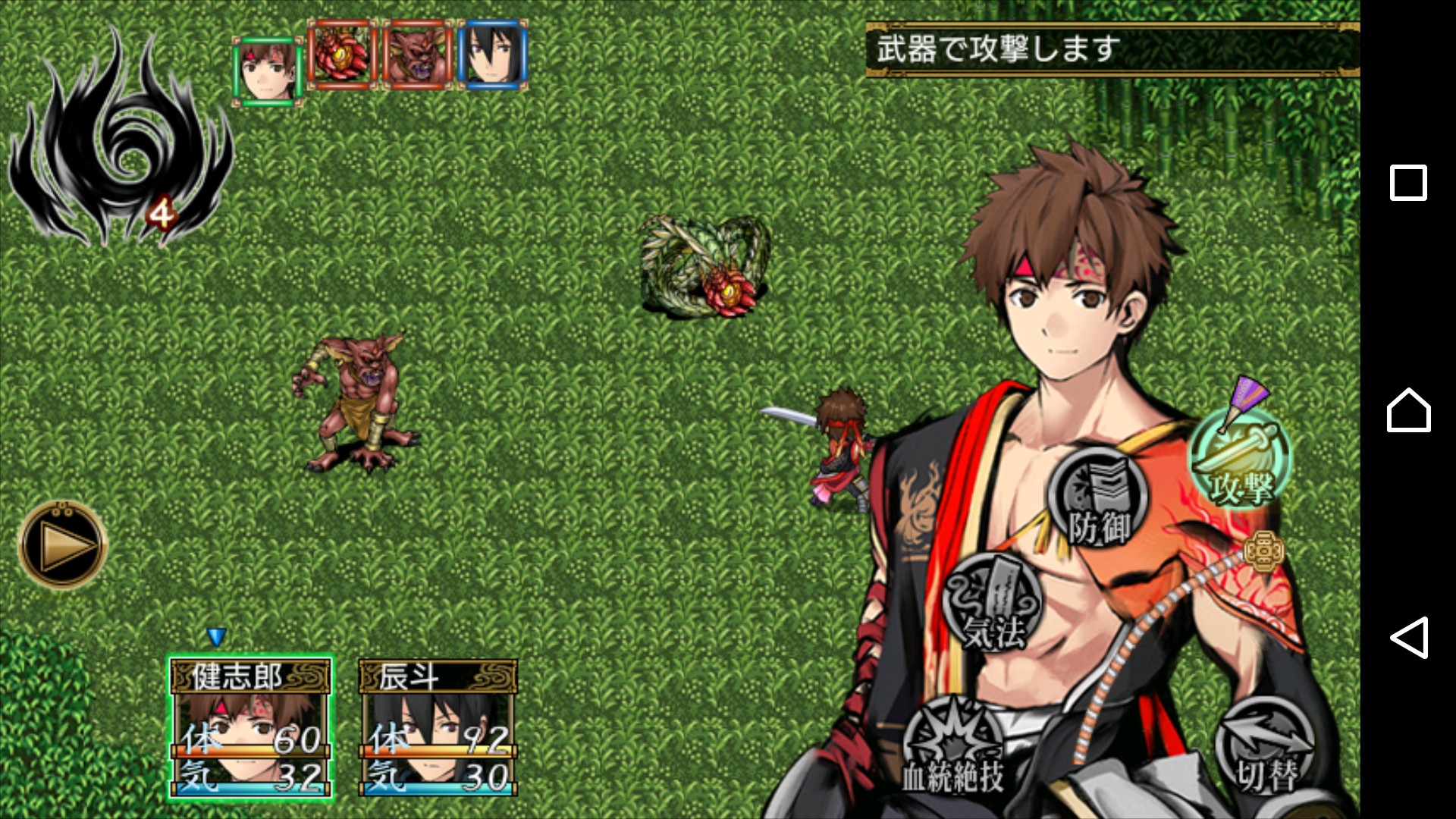1456x819 pixels.
Task: Select 健志郎's party status panel
Action: tap(250, 728)
